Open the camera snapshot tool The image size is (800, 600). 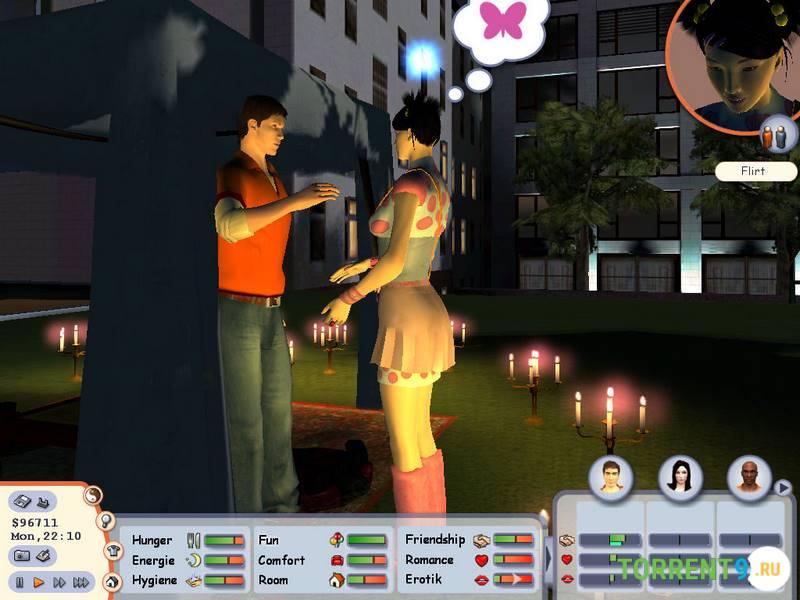tap(23, 555)
